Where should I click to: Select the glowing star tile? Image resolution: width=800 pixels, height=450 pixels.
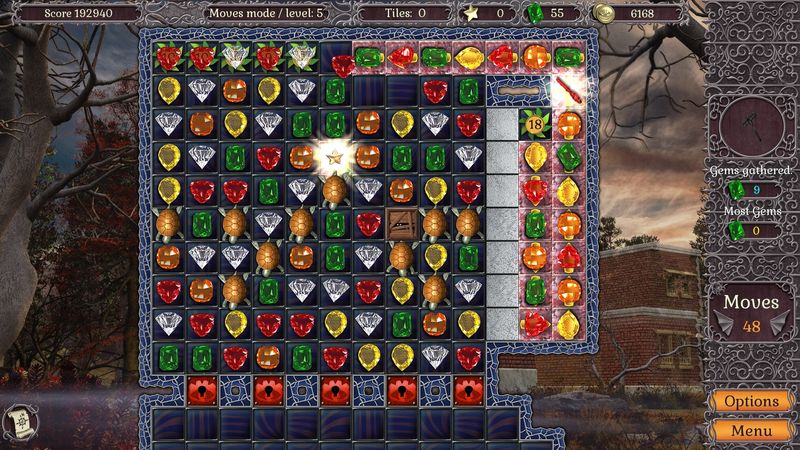pos(336,157)
